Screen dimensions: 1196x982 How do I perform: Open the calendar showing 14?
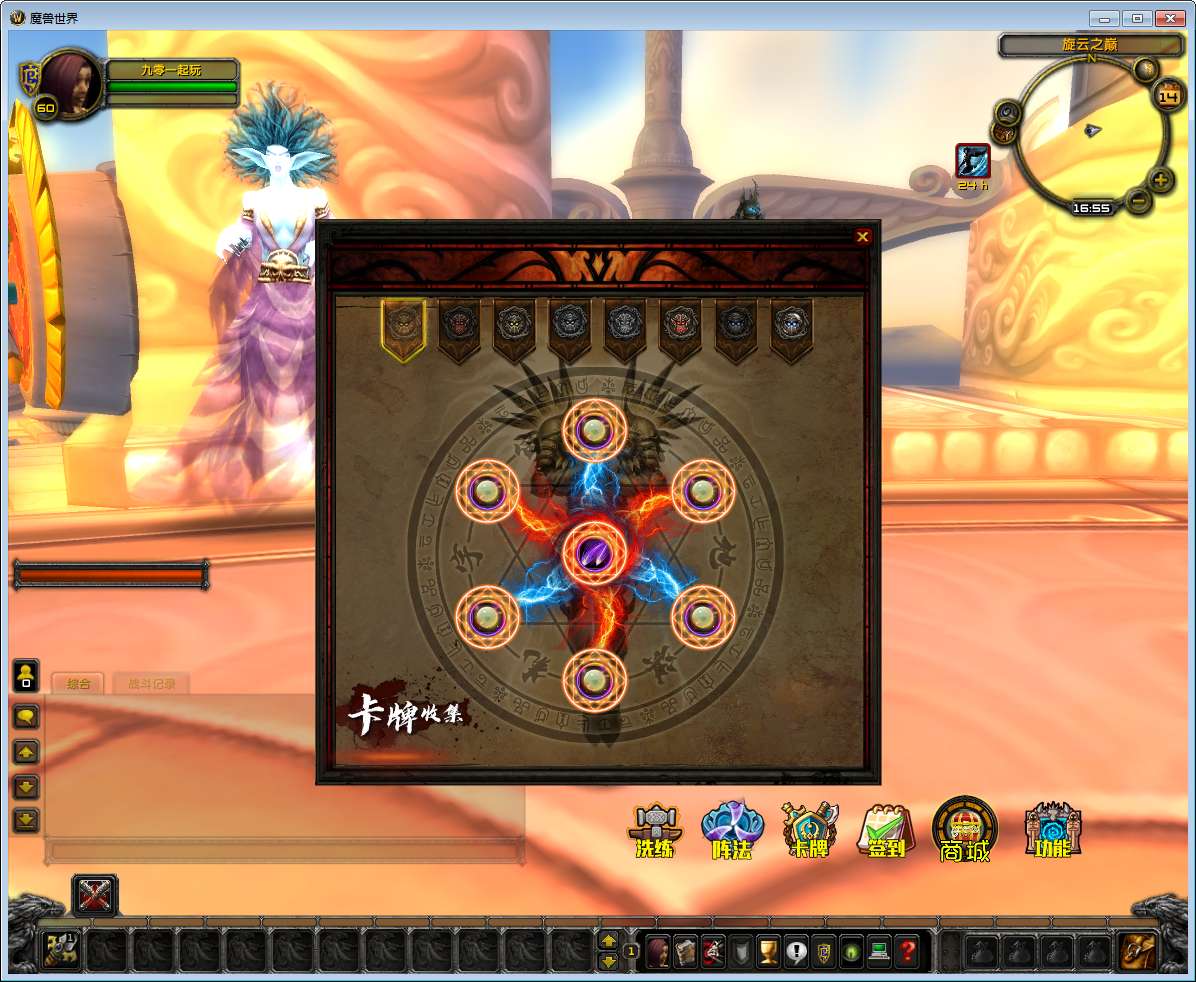[x=1168, y=96]
